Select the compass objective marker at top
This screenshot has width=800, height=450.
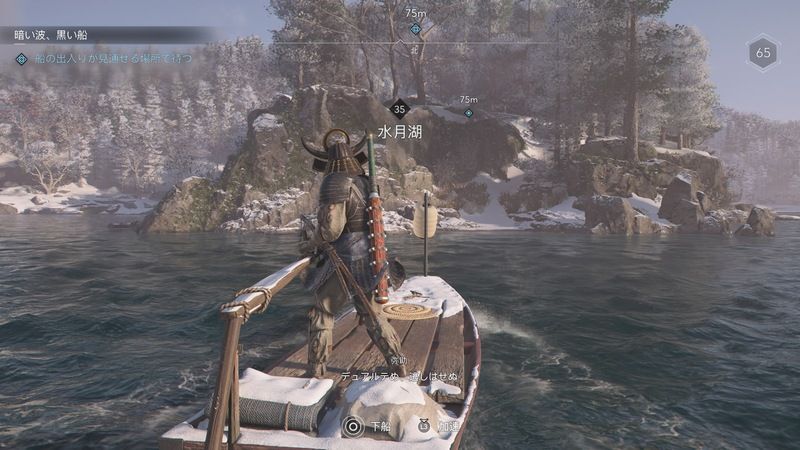(x=415, y=29)
